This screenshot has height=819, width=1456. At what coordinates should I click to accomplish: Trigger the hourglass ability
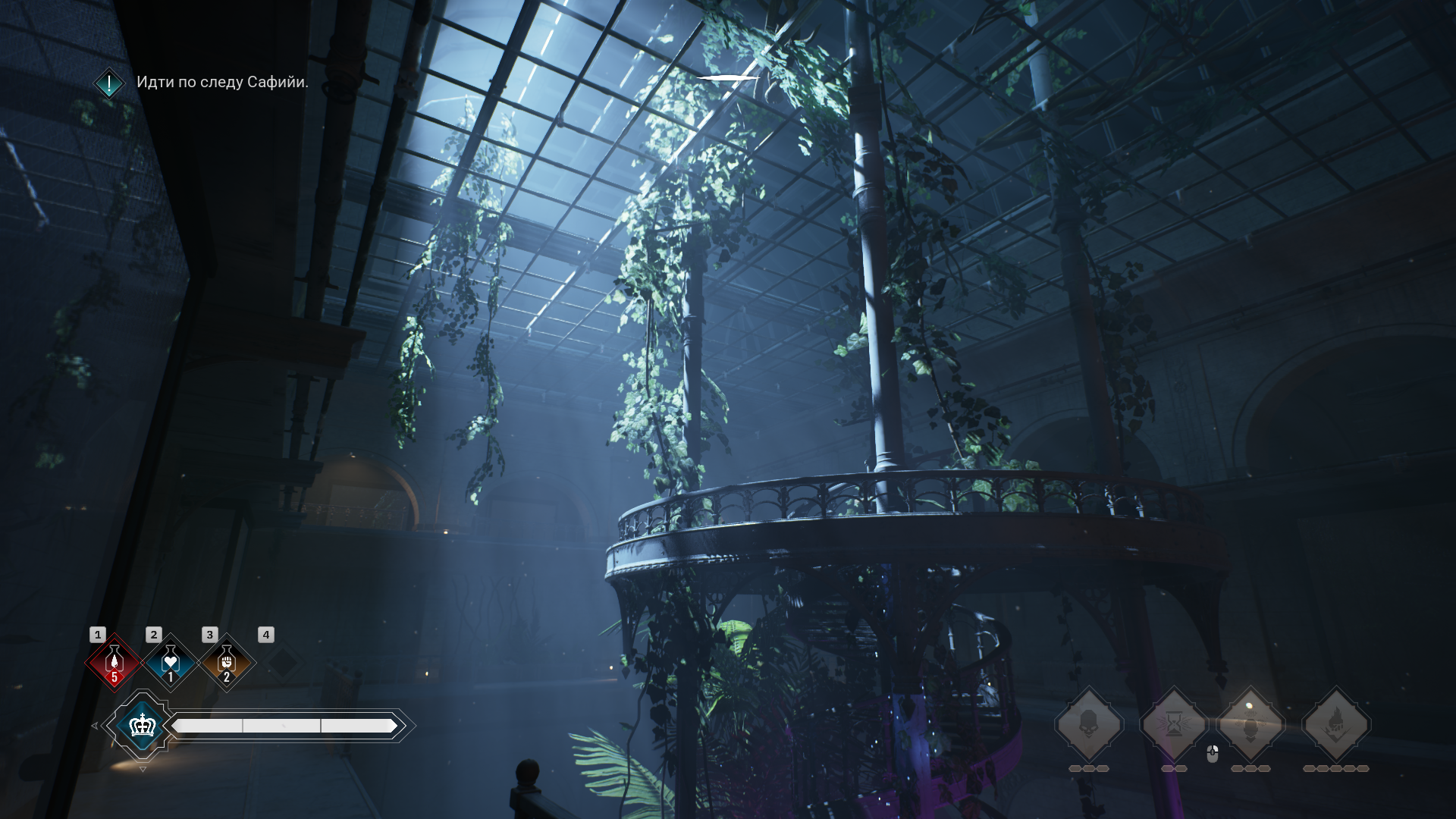point(1174,725)
